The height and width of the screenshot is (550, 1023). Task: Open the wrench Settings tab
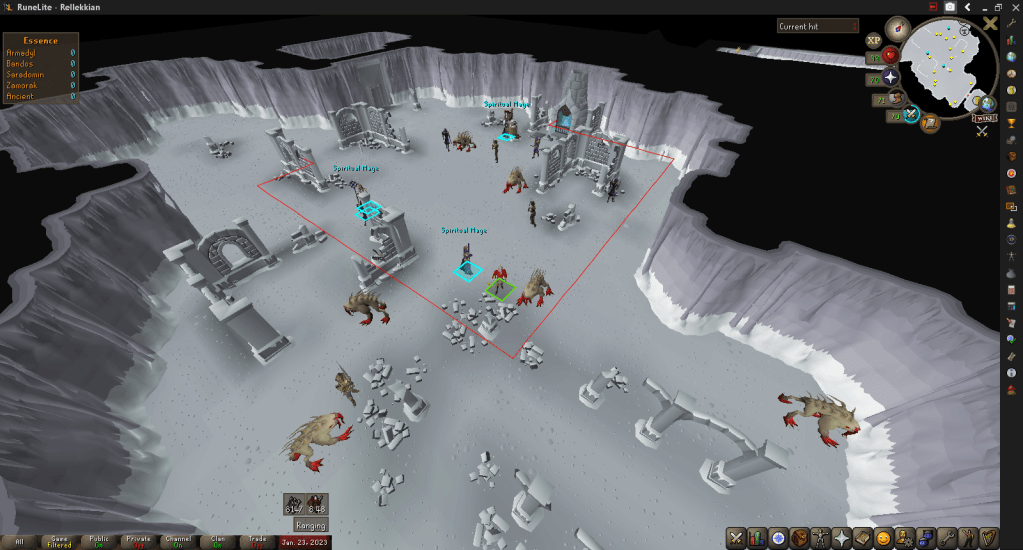947,537
